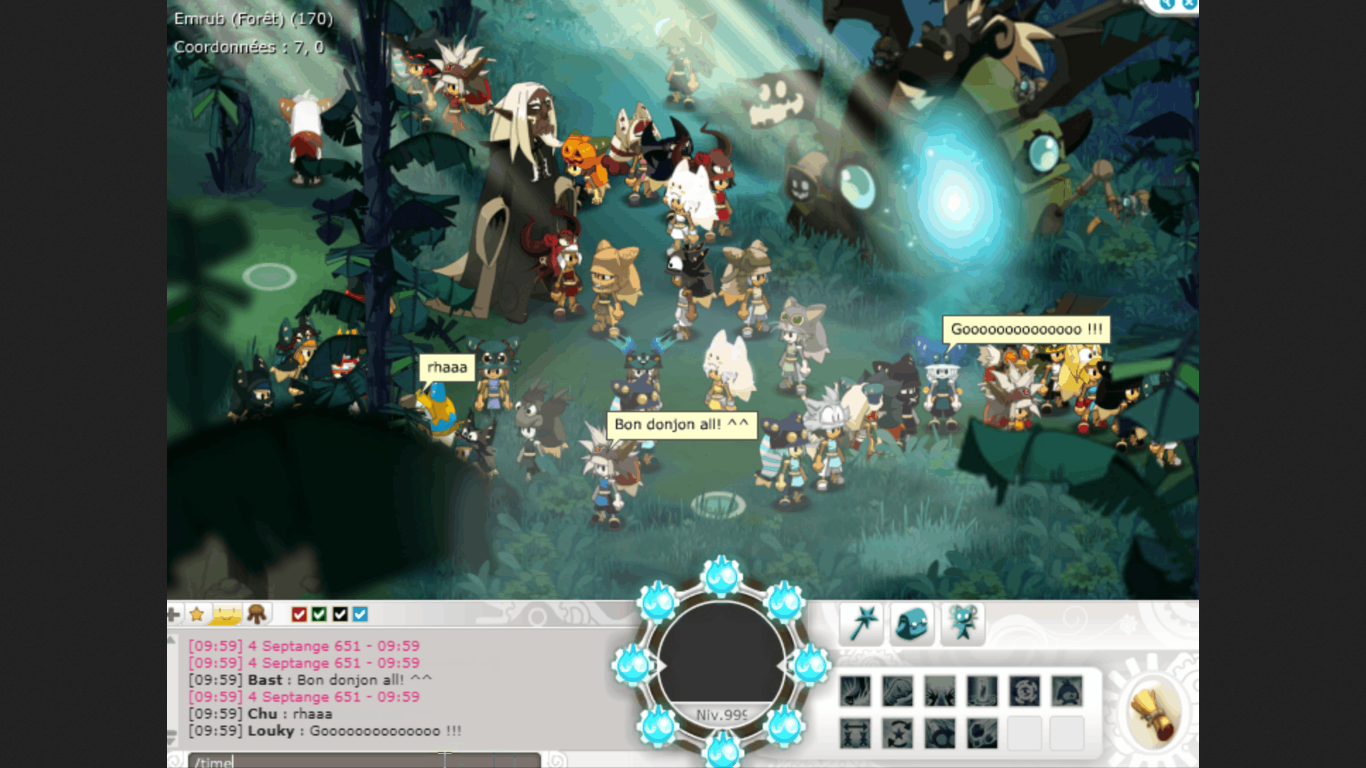Disable the green chat channel filter
Screen dimensions: 1366x768
pos(318,615)
